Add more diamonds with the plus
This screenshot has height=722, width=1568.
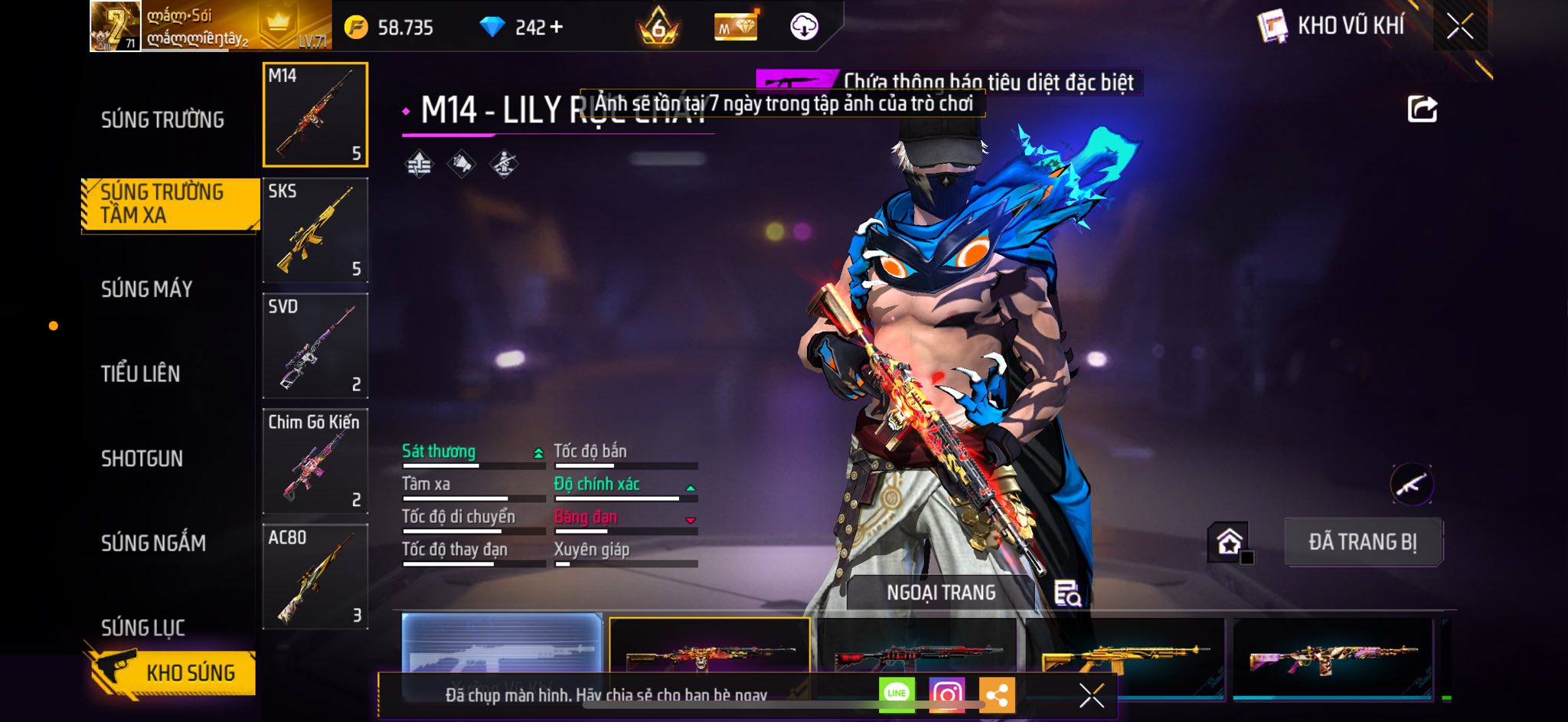pyautogui.click(x=557, y=28)
